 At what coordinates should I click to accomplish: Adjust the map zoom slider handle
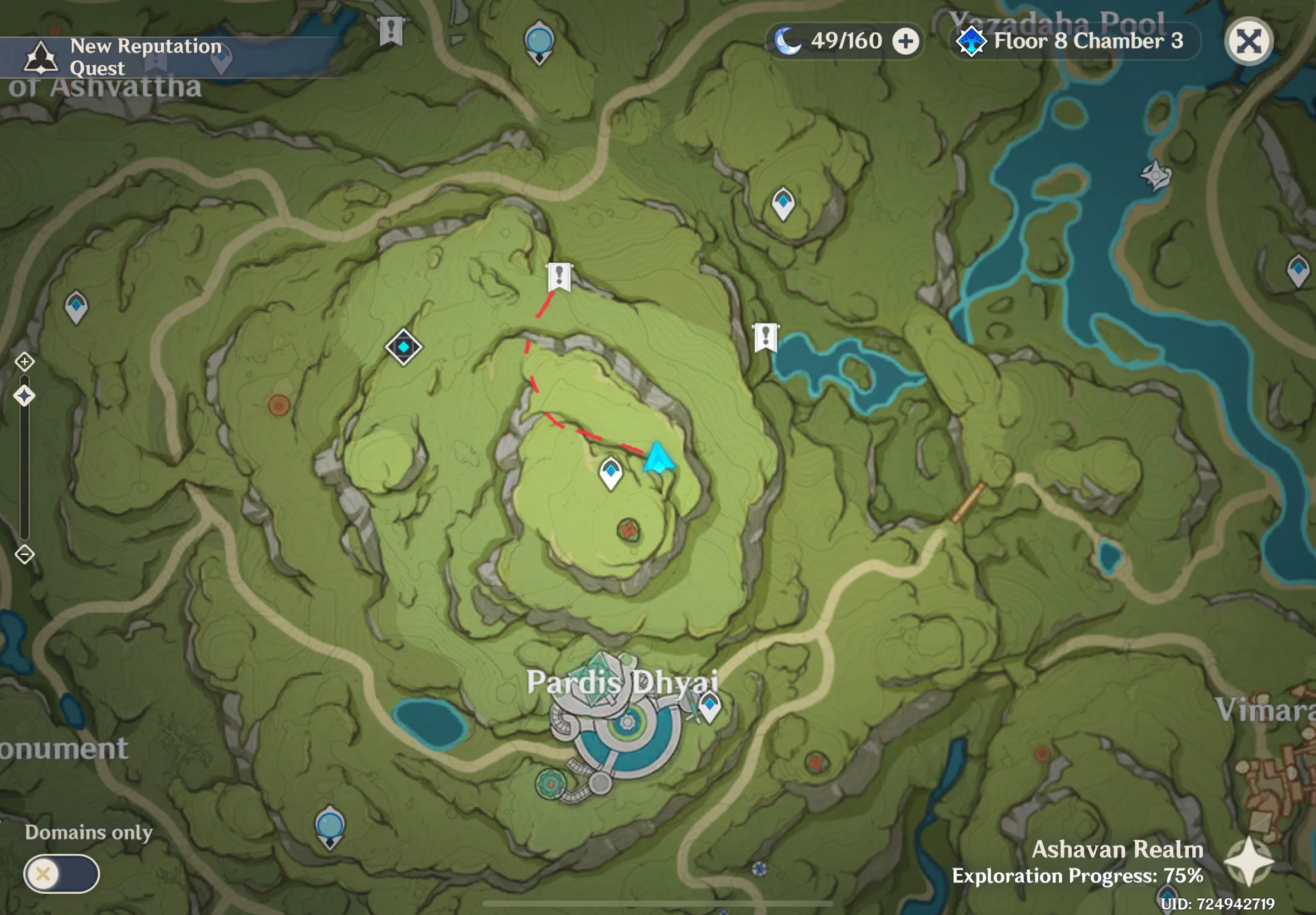24,395
